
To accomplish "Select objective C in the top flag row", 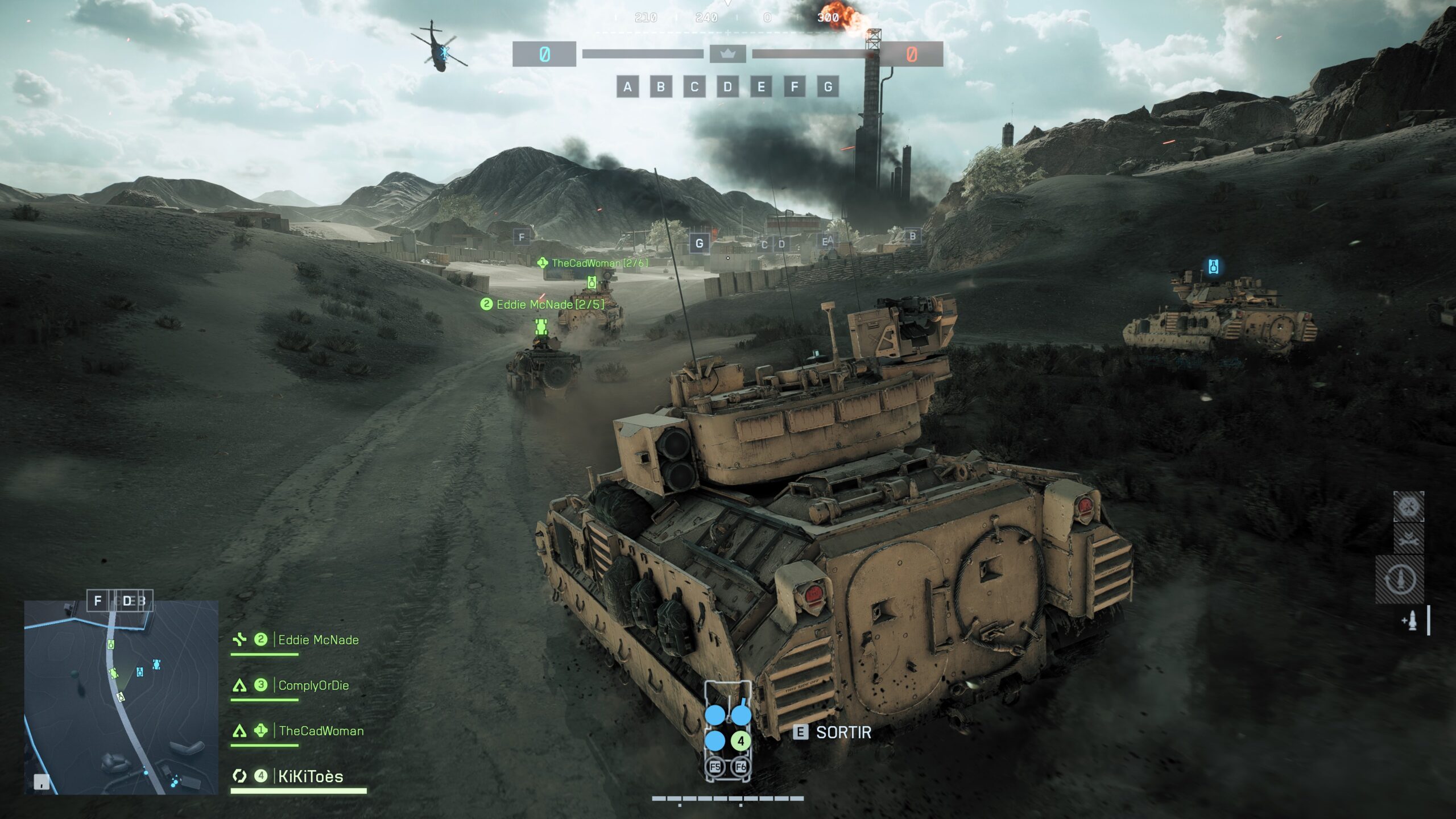I will tap(694, 87).
